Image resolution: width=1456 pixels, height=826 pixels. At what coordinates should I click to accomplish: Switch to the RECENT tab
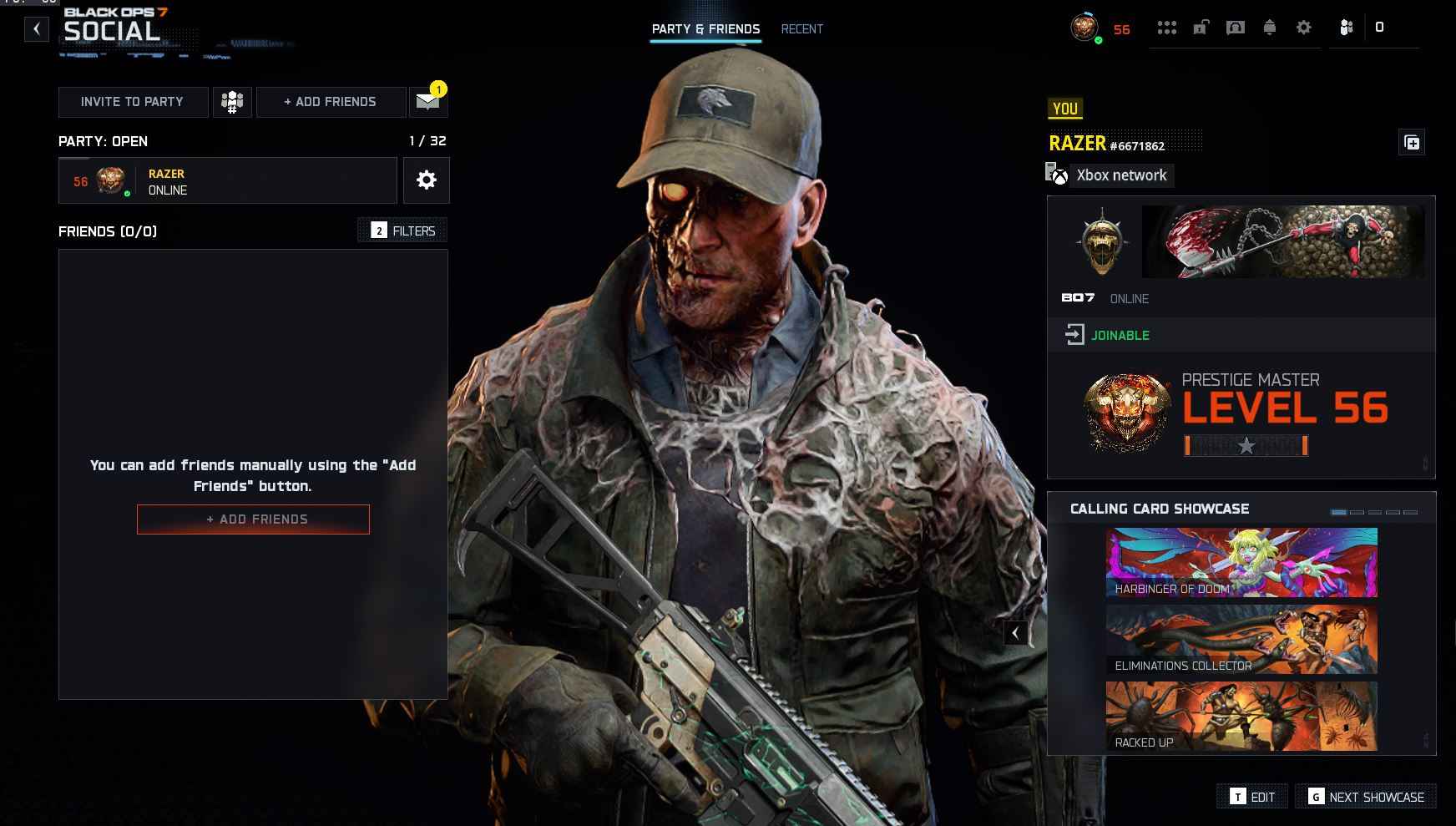tap(801, 28)
